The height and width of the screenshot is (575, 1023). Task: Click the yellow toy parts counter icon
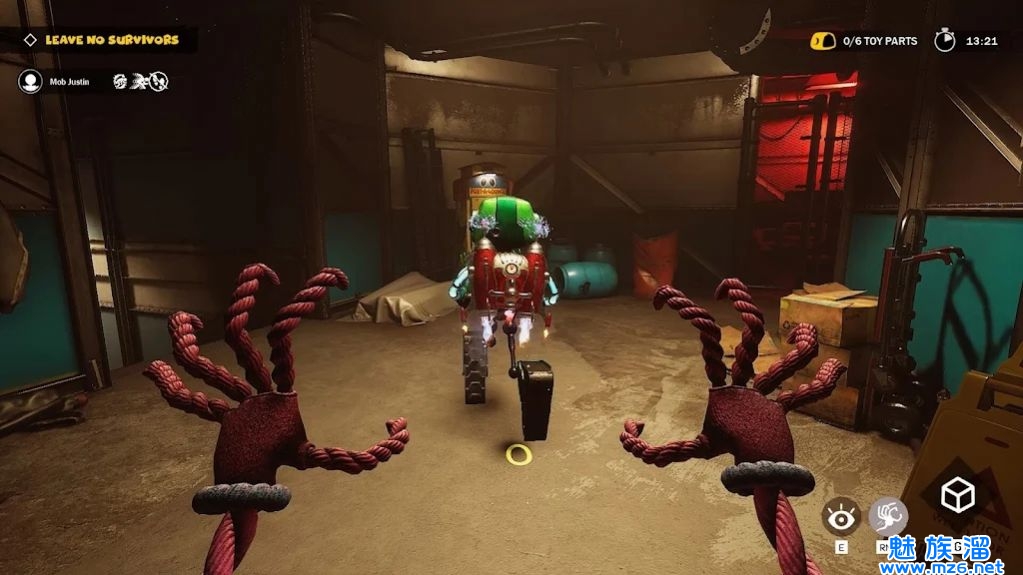pos(822,41)
